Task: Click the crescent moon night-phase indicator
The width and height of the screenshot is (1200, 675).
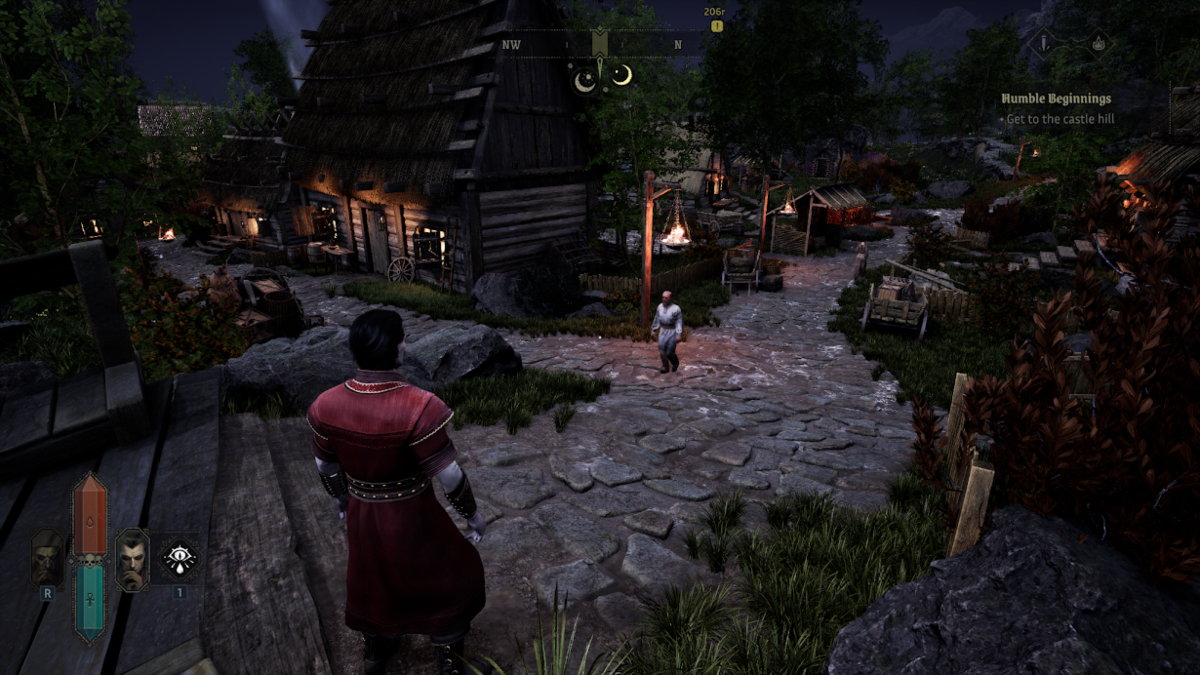Action: pyautogui.click(x=622, y=74)
